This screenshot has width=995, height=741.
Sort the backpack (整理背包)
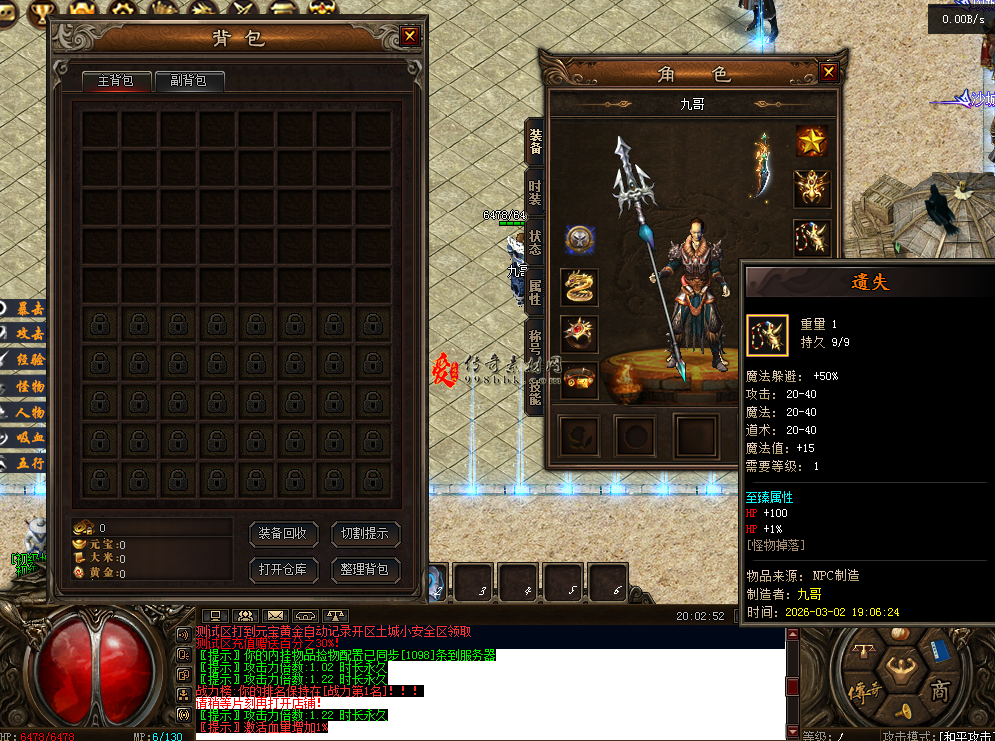click(365, 570)
